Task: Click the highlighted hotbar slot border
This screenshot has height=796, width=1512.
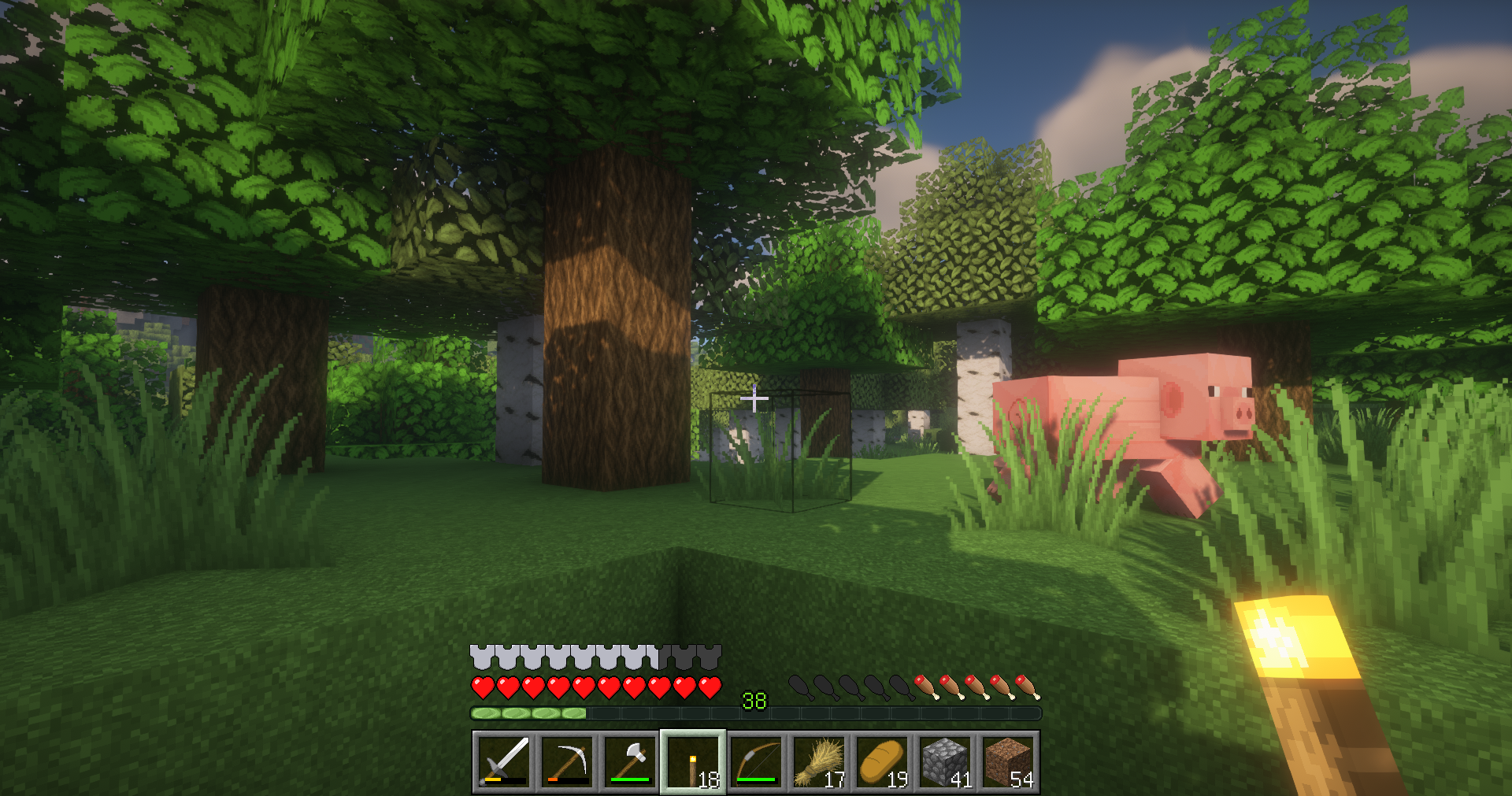Action: click(694, 736)
